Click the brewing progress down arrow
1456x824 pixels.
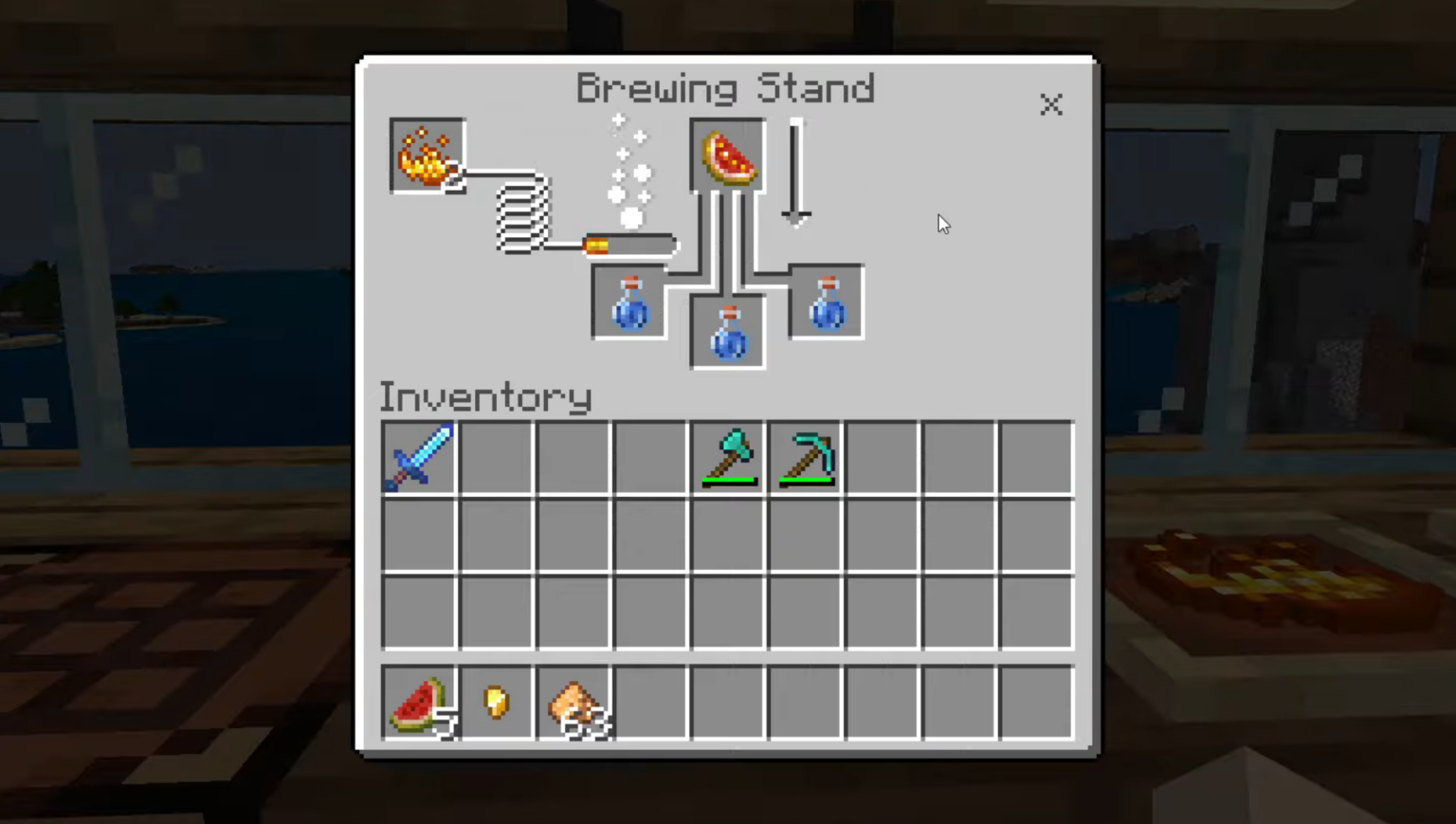(x=795, y=171)
